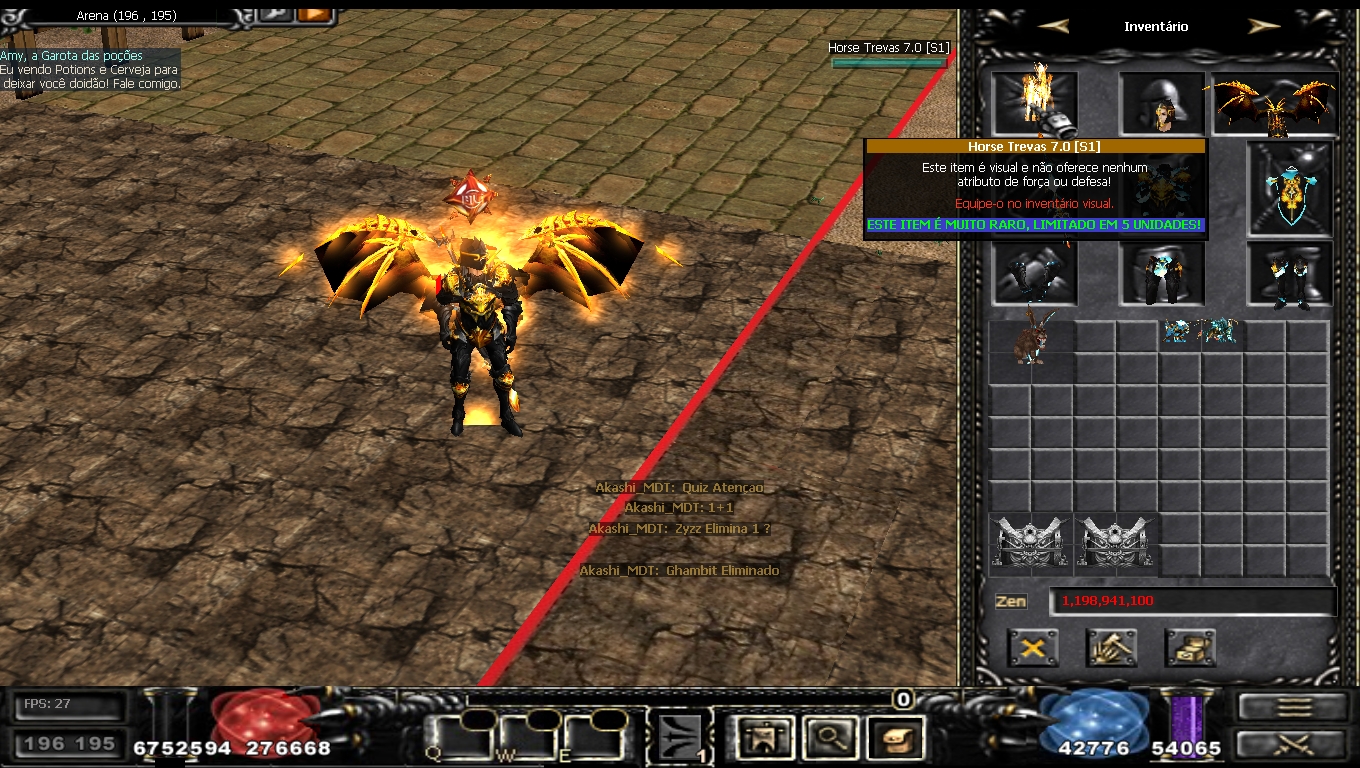Open the banner icon on bottom bar
The image size is (1360, 768).
point(765,738)
